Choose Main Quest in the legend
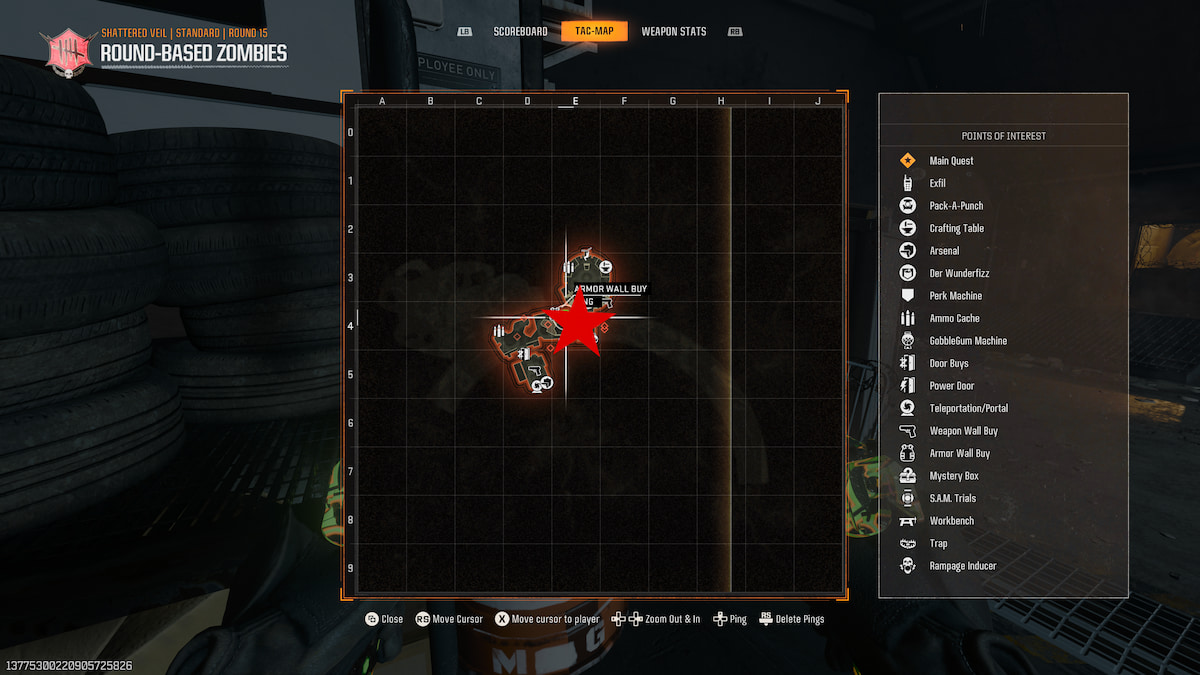Viewport: 1200px width, 675px height. (x=951, y=161)
